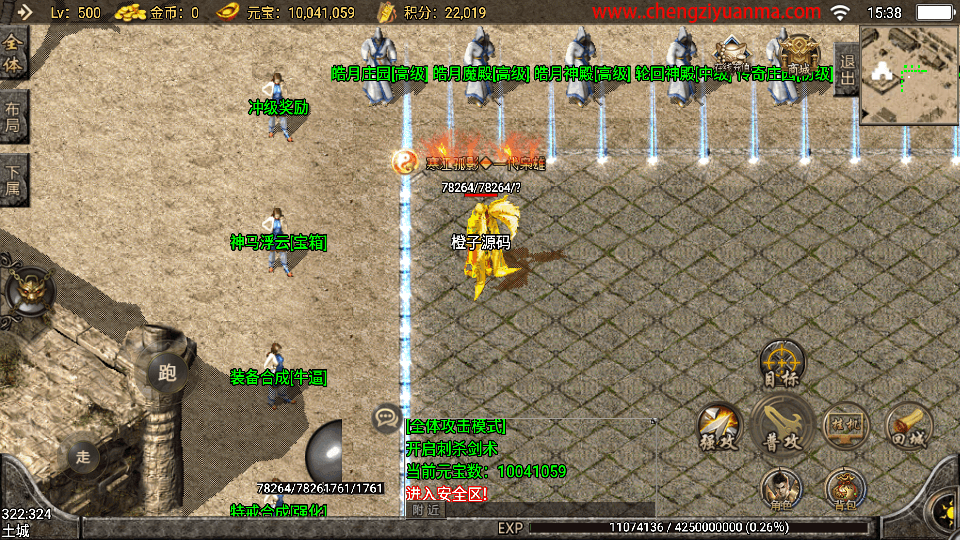Screen dimensions: 960x540
Task: Trigger the 普攻 normal attack button
Action: click(782, 427)
